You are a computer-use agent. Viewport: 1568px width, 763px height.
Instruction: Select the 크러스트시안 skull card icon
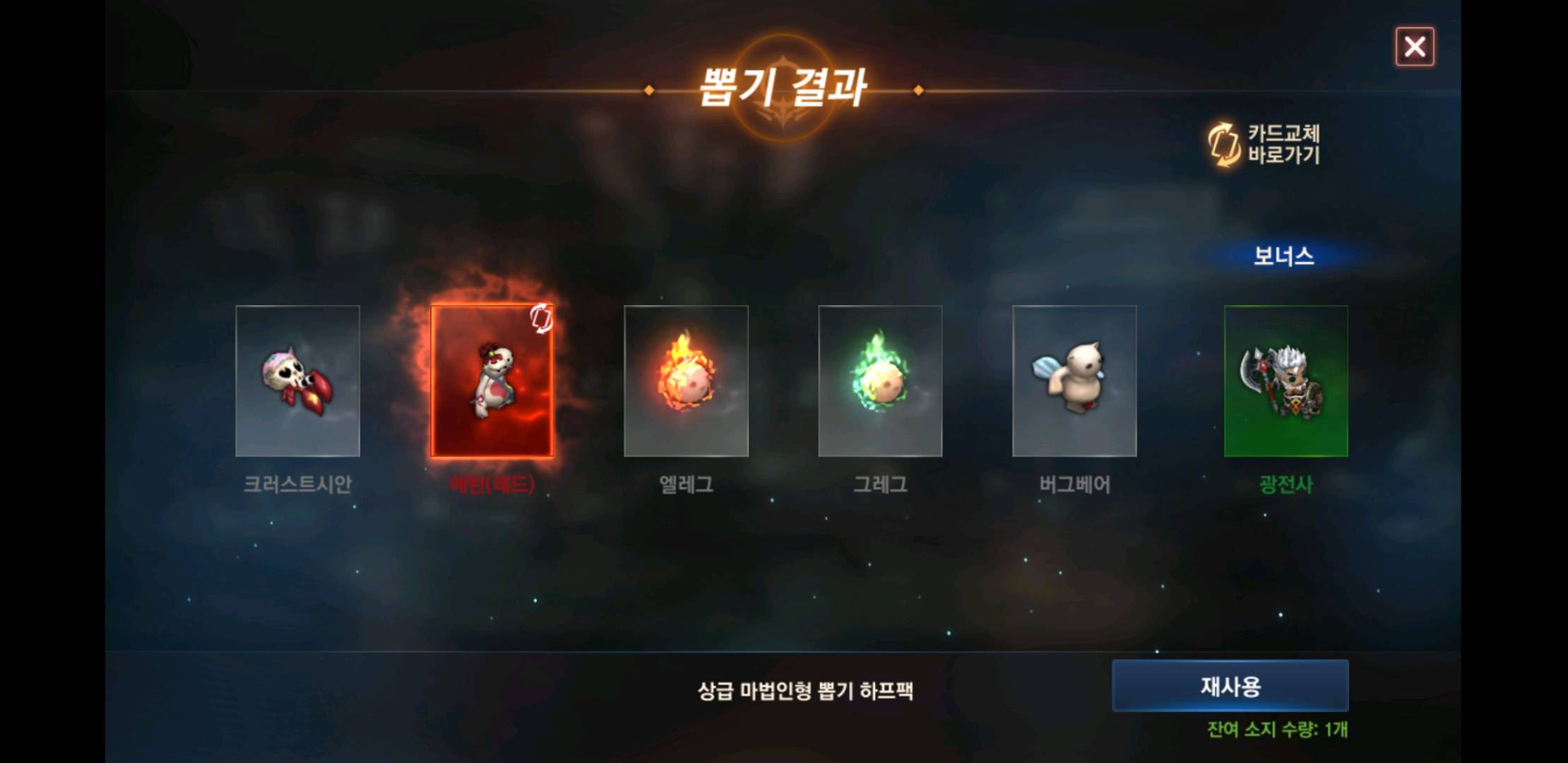[297, 381]
